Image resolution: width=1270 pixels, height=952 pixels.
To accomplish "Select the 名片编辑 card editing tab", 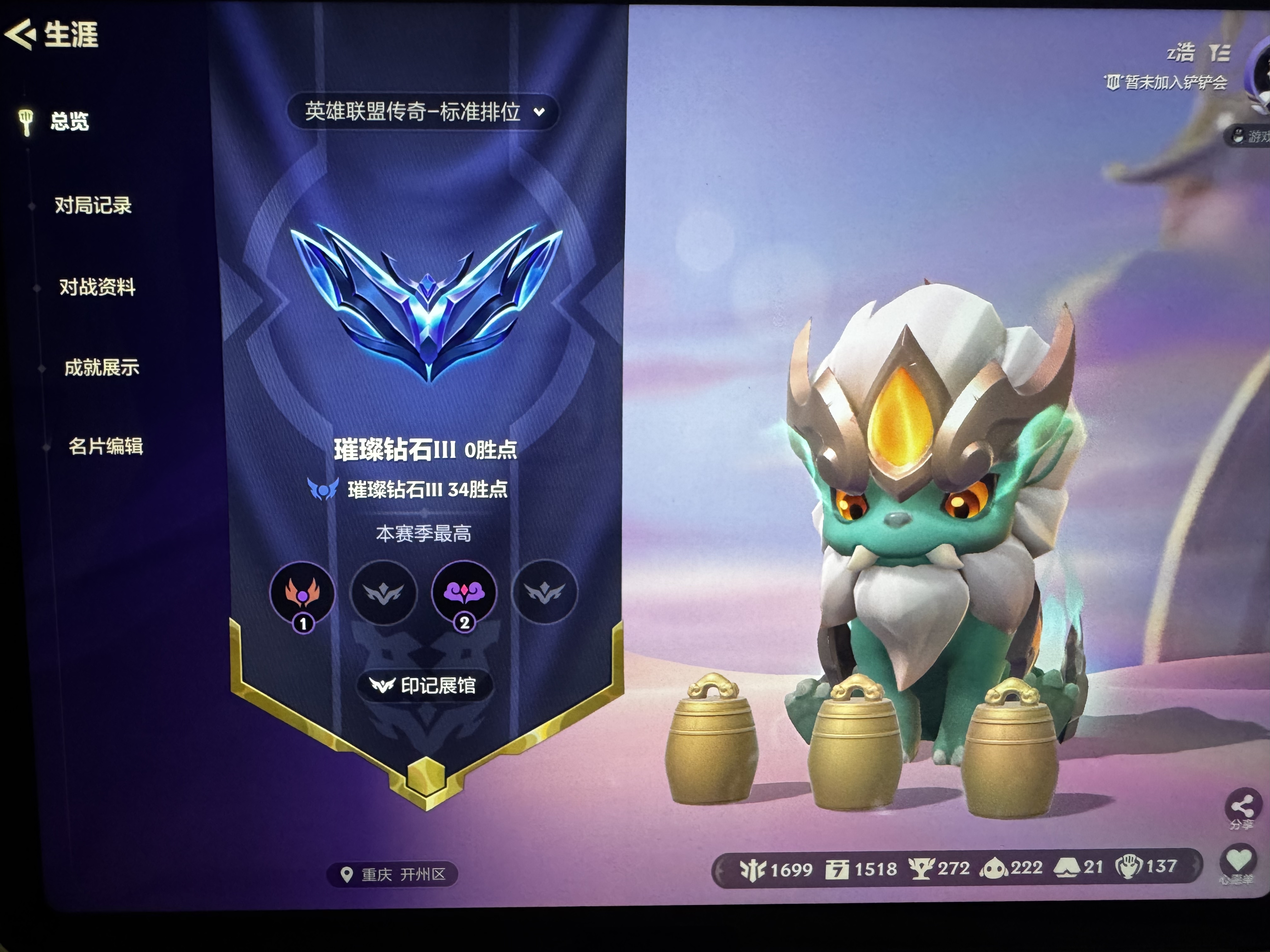I will tap(106, 446).
